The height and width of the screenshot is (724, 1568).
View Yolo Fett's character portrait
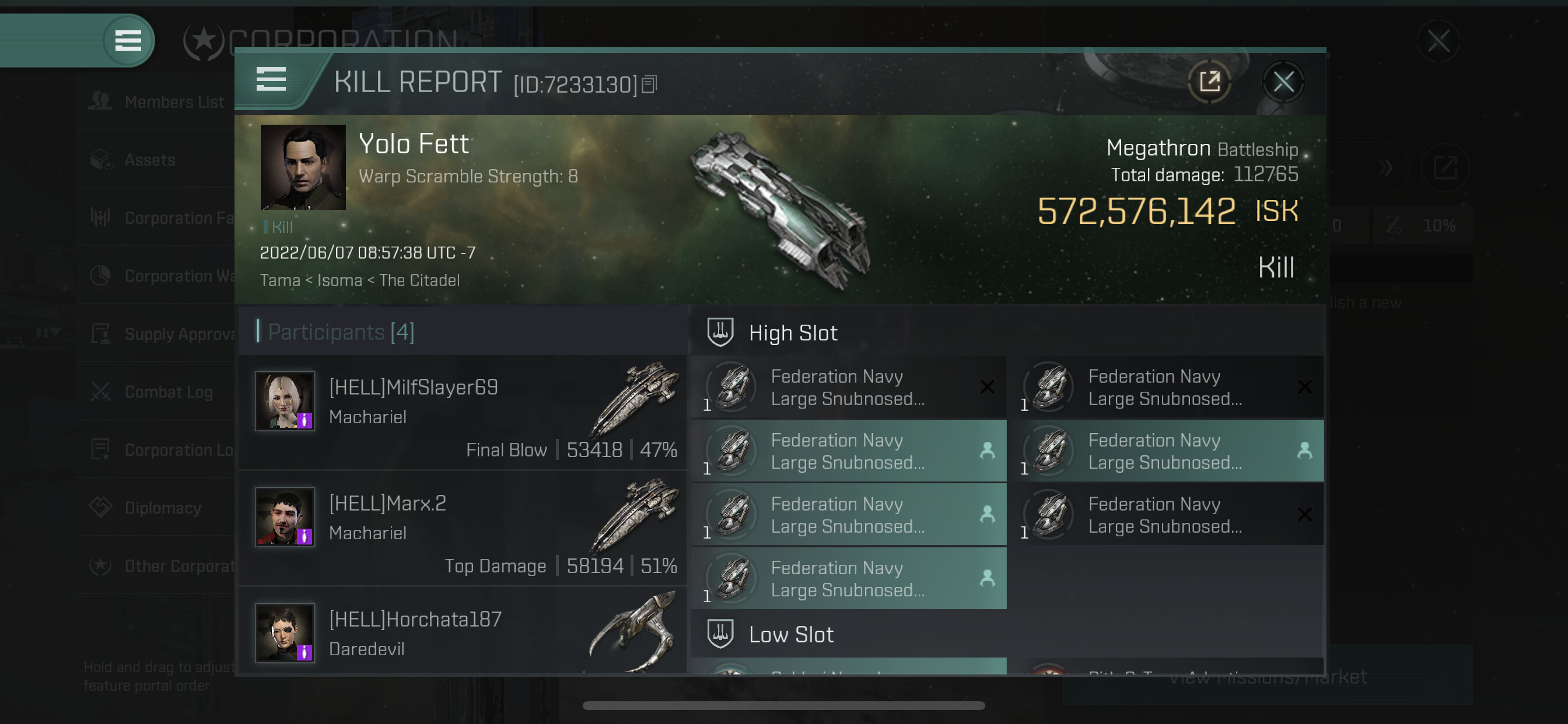pyautogui.click(x=303, y=167)
